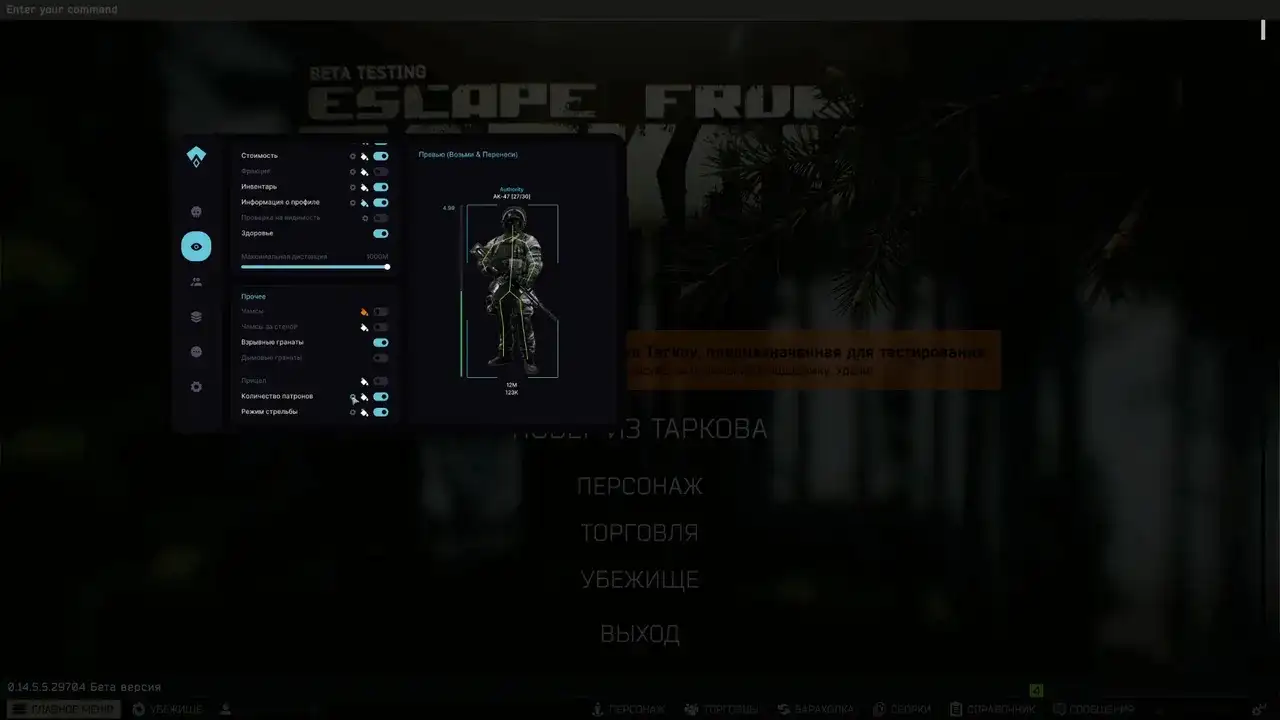Disable the Здоровье toggle
Image resolution: width=1280 pixels, height=720 pixels.
point(380,233)
